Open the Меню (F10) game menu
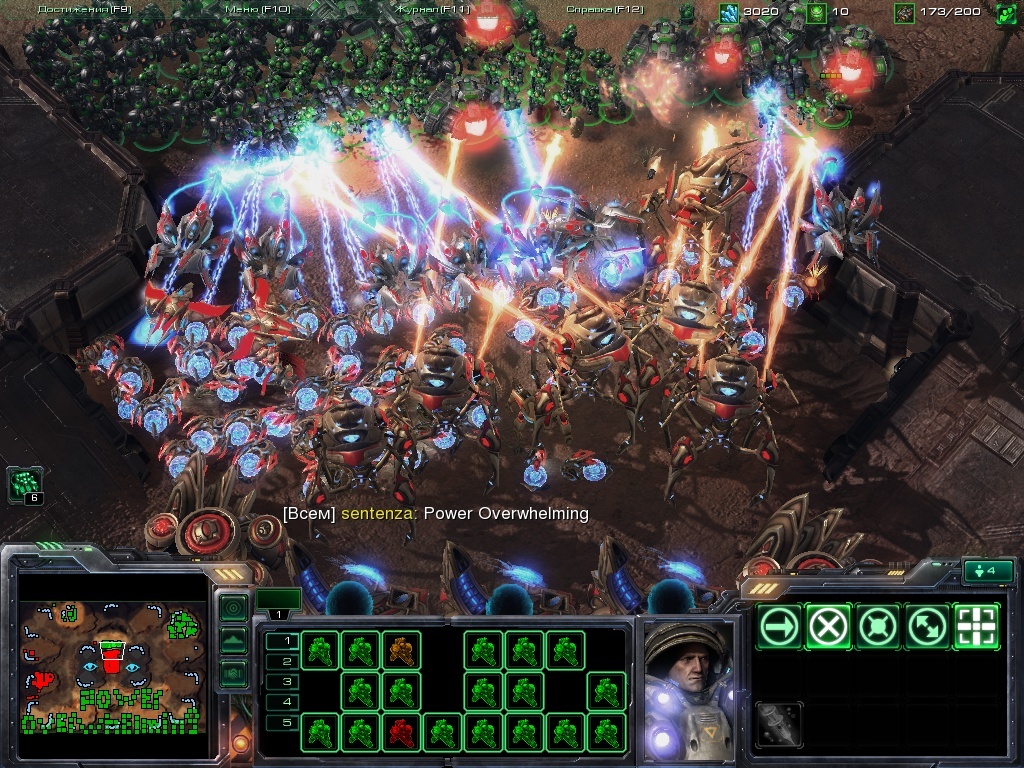This screenshot has width=1024, height=768. pyautogui.click(x=257, y=10)
